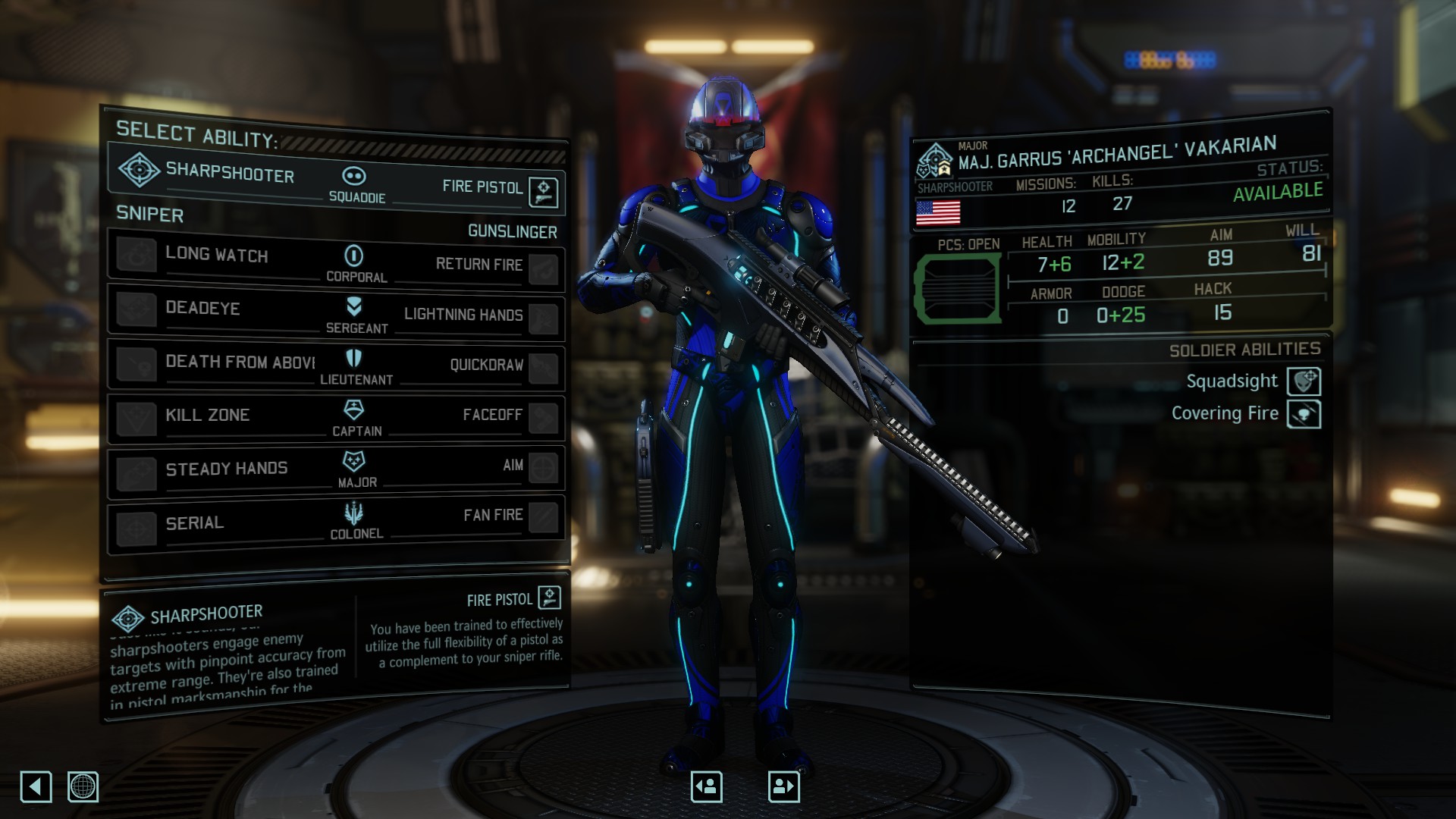
Task: Open the empty PCS slot
Action: click(x=959, y=288)
